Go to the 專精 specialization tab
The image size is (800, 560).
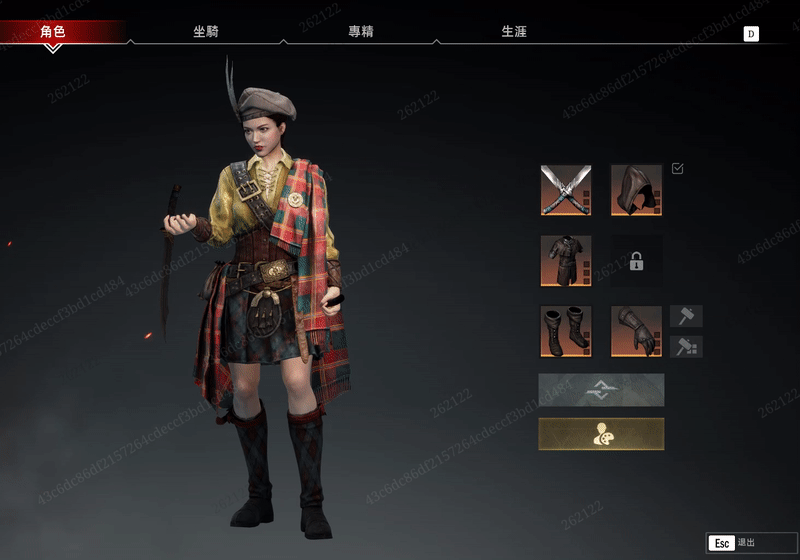(x=361, y=32)
